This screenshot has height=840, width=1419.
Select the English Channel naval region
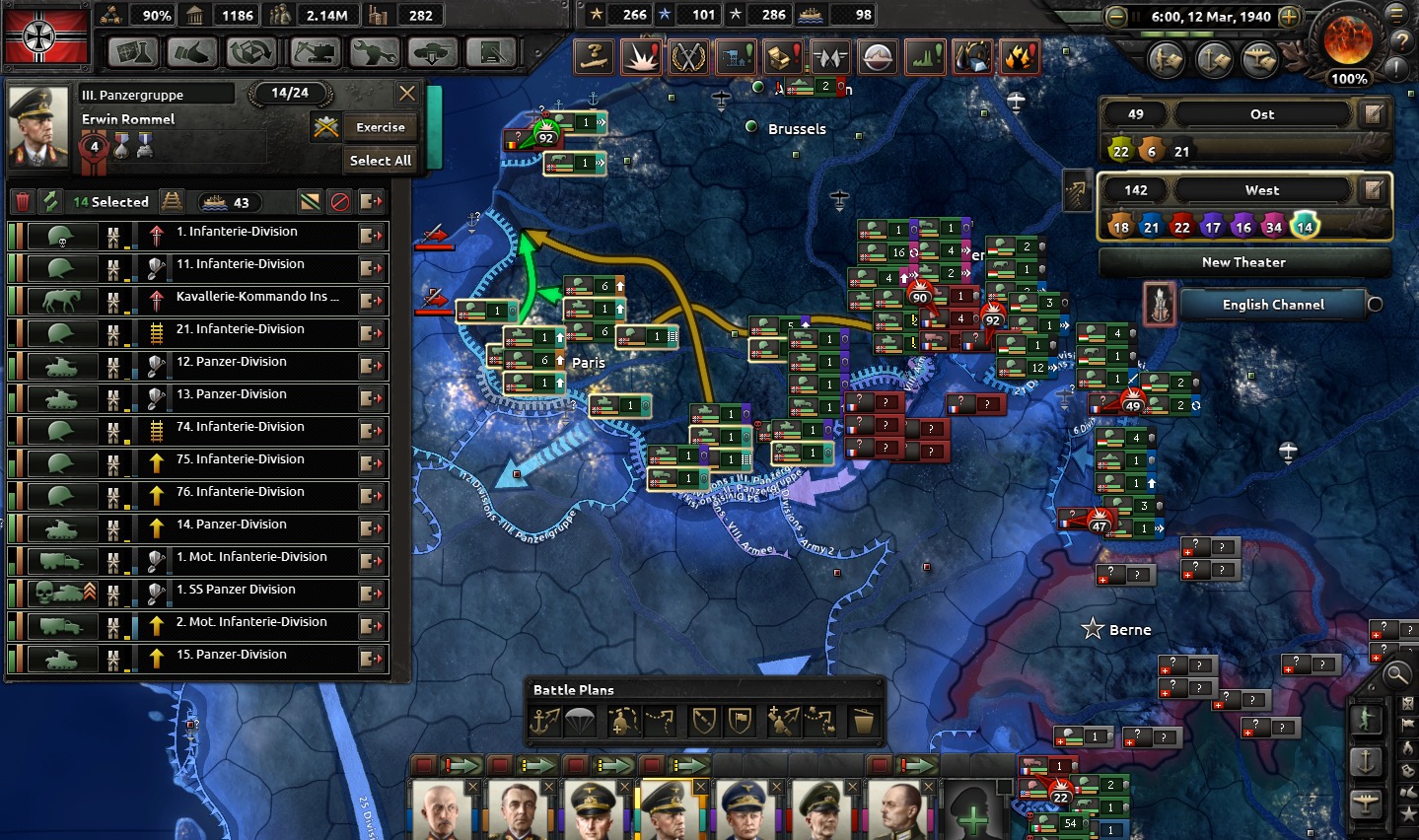(x=1273, y=305)
